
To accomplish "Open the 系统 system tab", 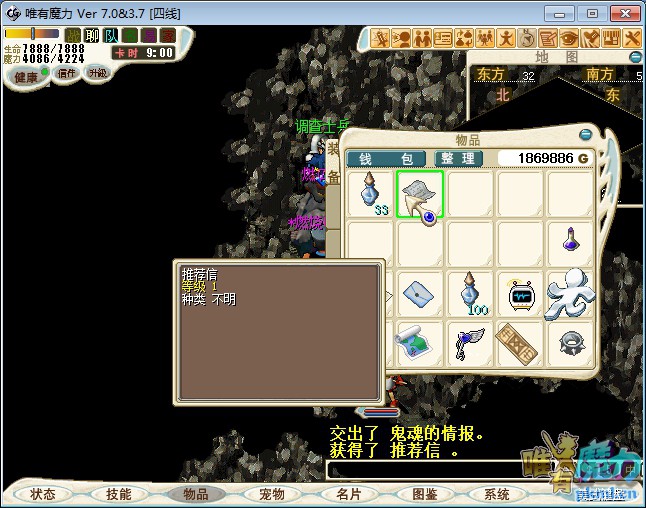I will tap(497, 494).
